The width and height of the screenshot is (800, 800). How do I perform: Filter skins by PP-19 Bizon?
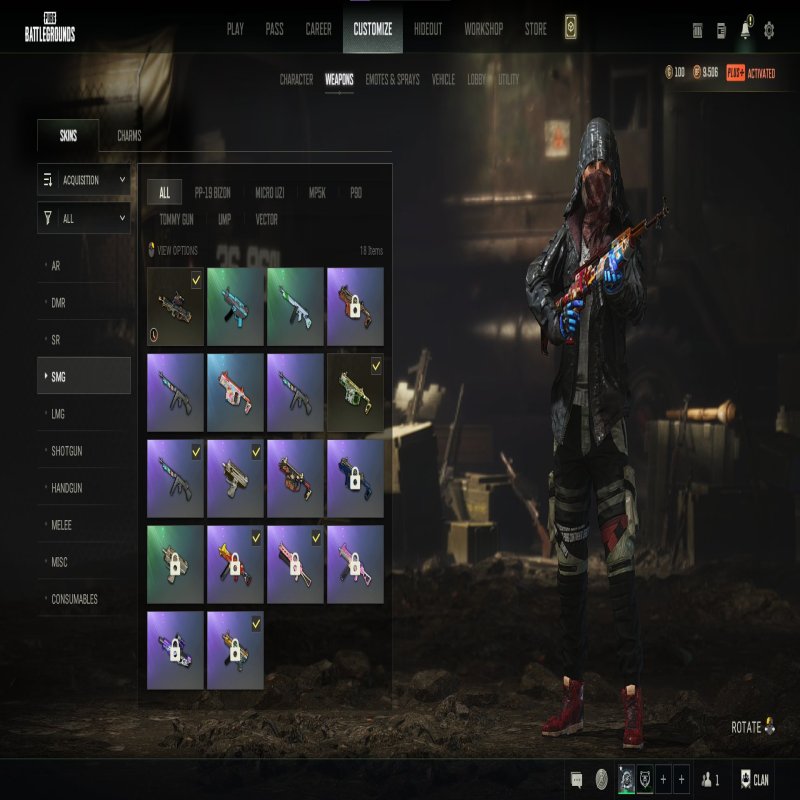click(x=212, y=193)
